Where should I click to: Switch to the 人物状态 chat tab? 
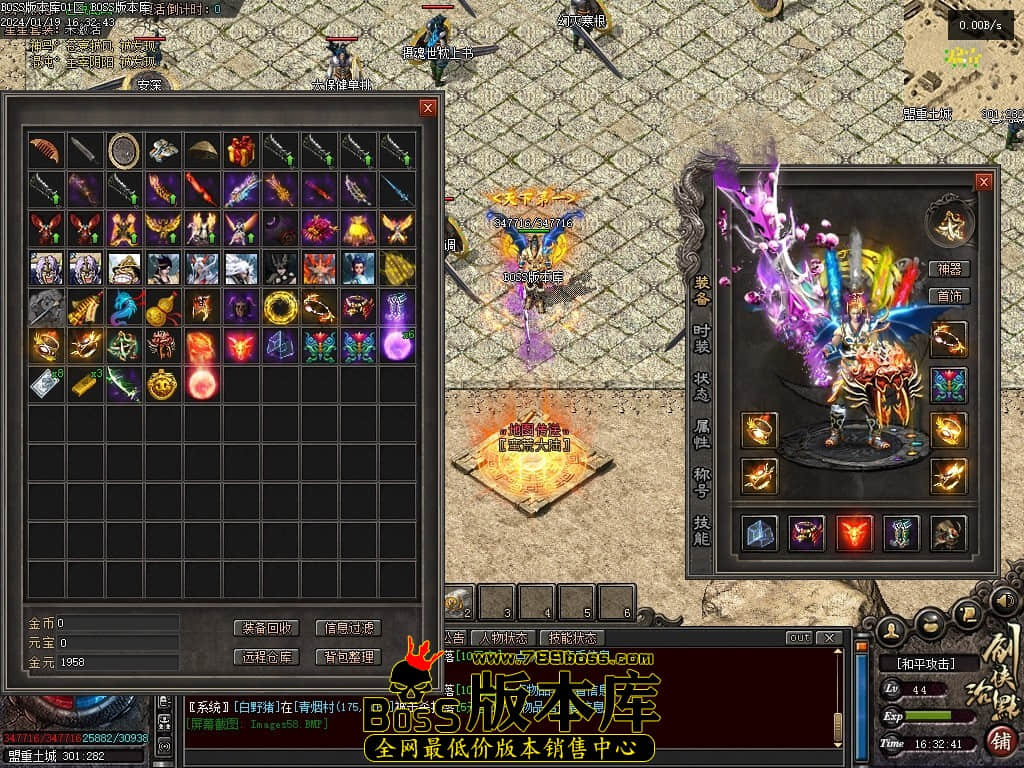pos(503,638)
